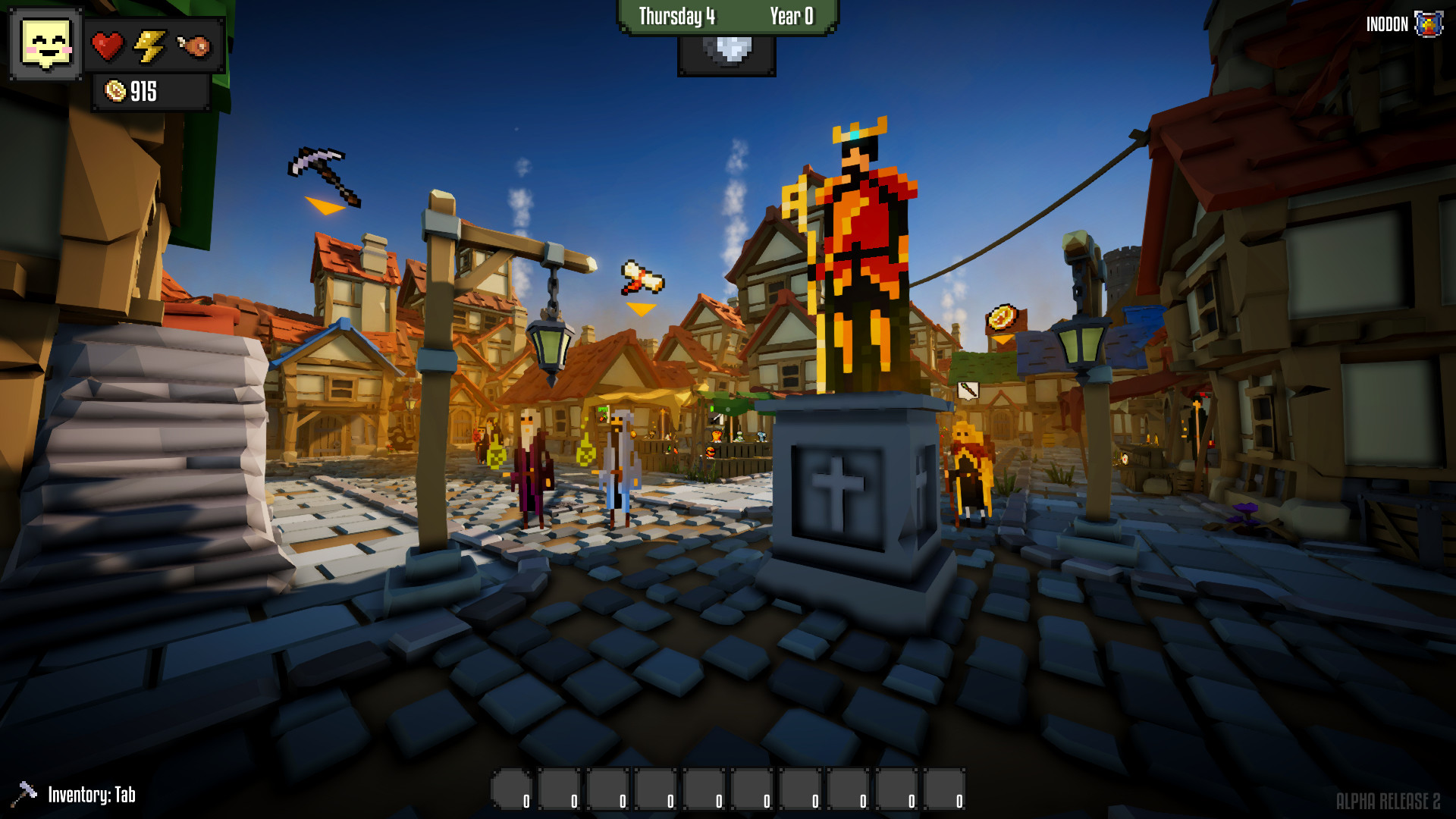
Task: Click the coin shop sign marker
Action: [x=1003, y=318]
